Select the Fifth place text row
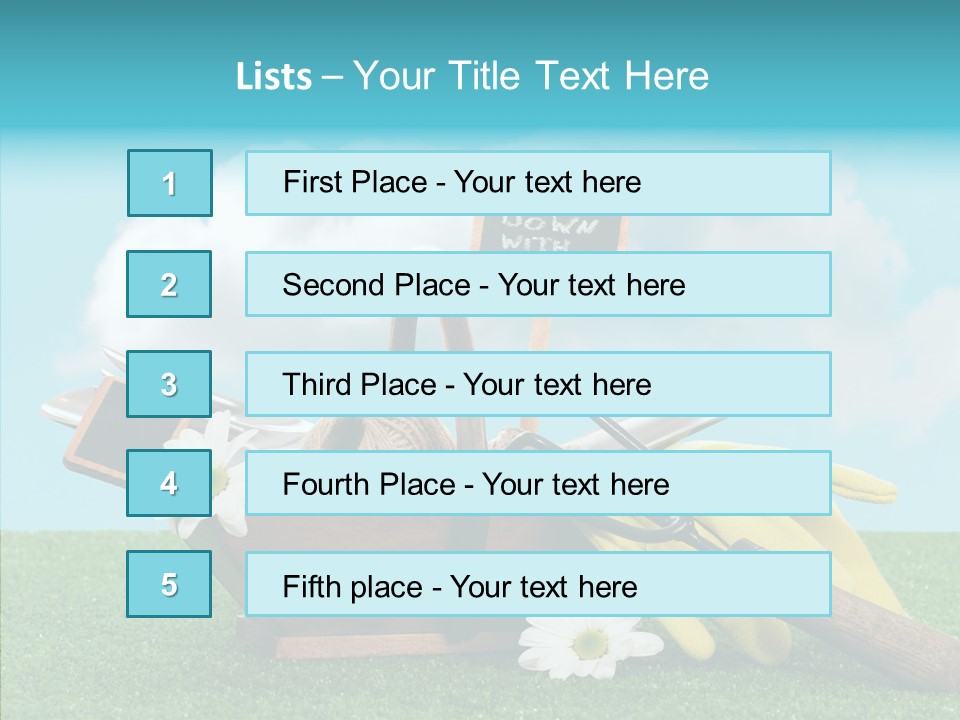The width and height of the screenshot is (960, 720). point(538,584)
